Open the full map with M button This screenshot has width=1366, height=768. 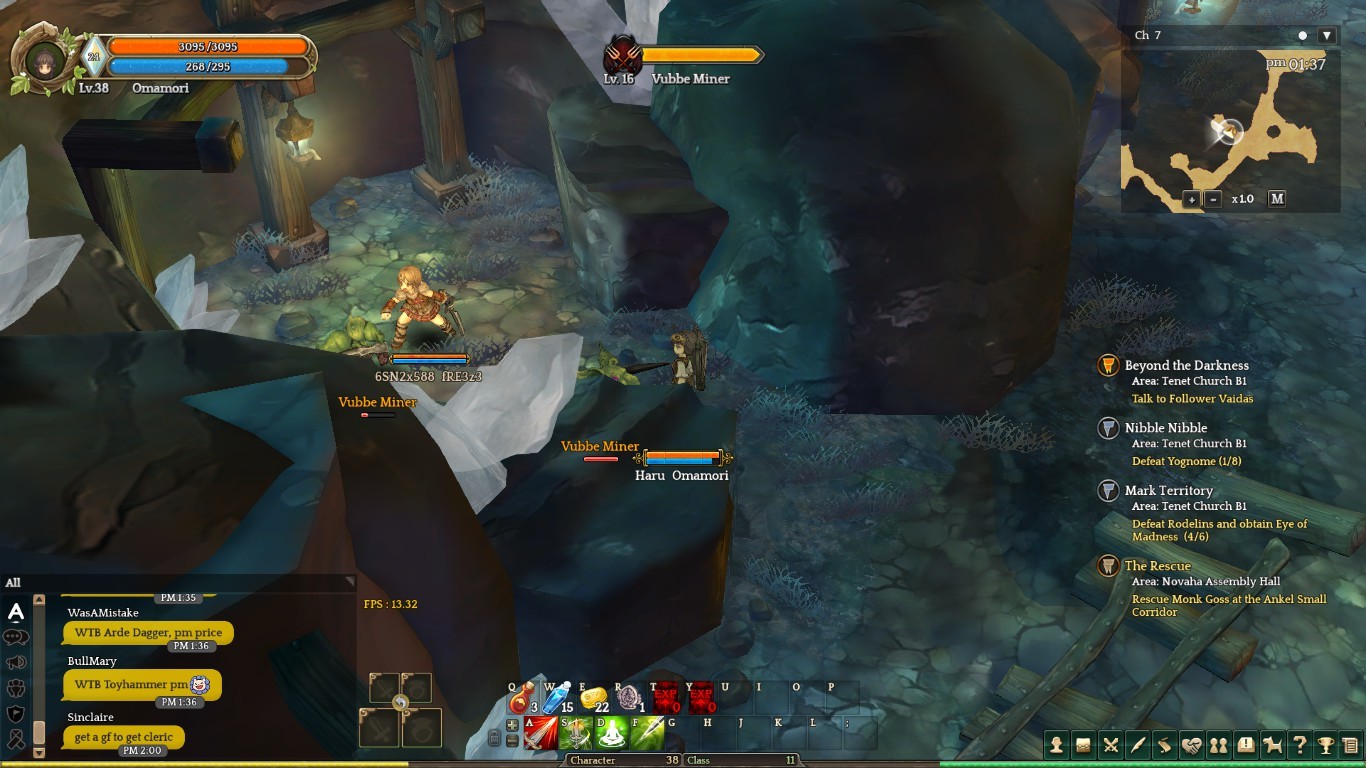pyautogui.click(x=1277, y=199)
